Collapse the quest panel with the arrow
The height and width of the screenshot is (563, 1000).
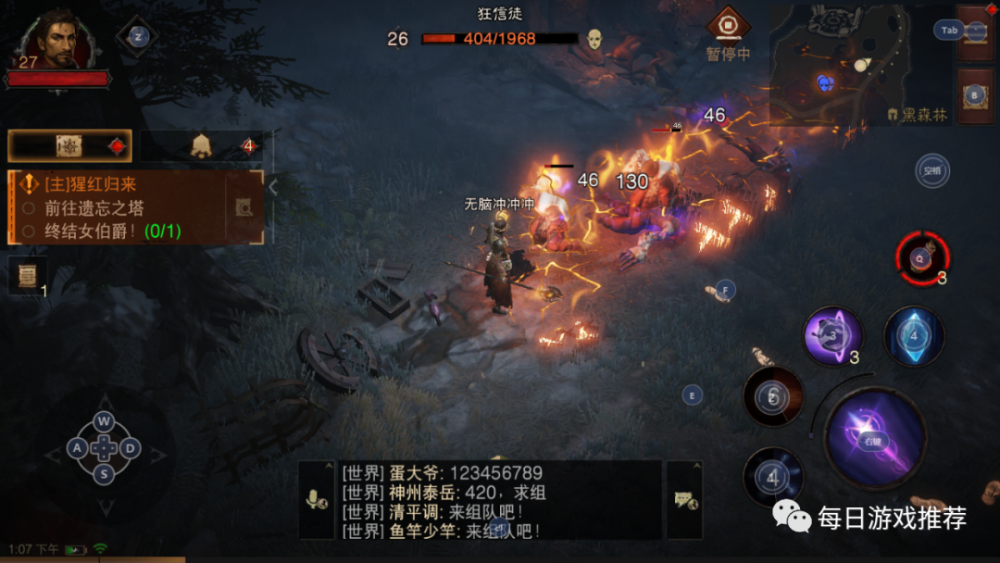click(273, 186)
